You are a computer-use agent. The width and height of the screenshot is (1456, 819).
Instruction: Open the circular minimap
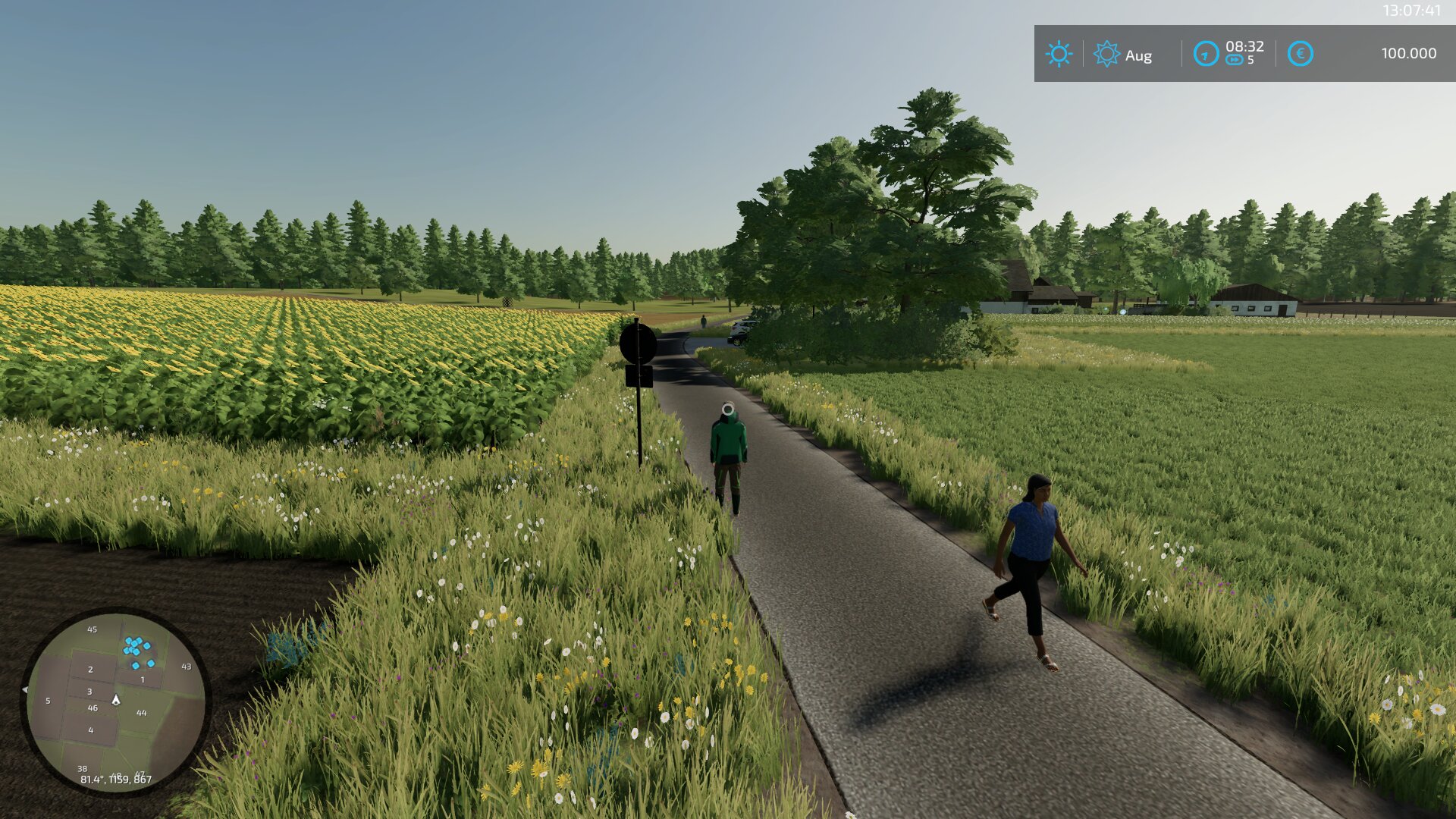tap(115, 701)
